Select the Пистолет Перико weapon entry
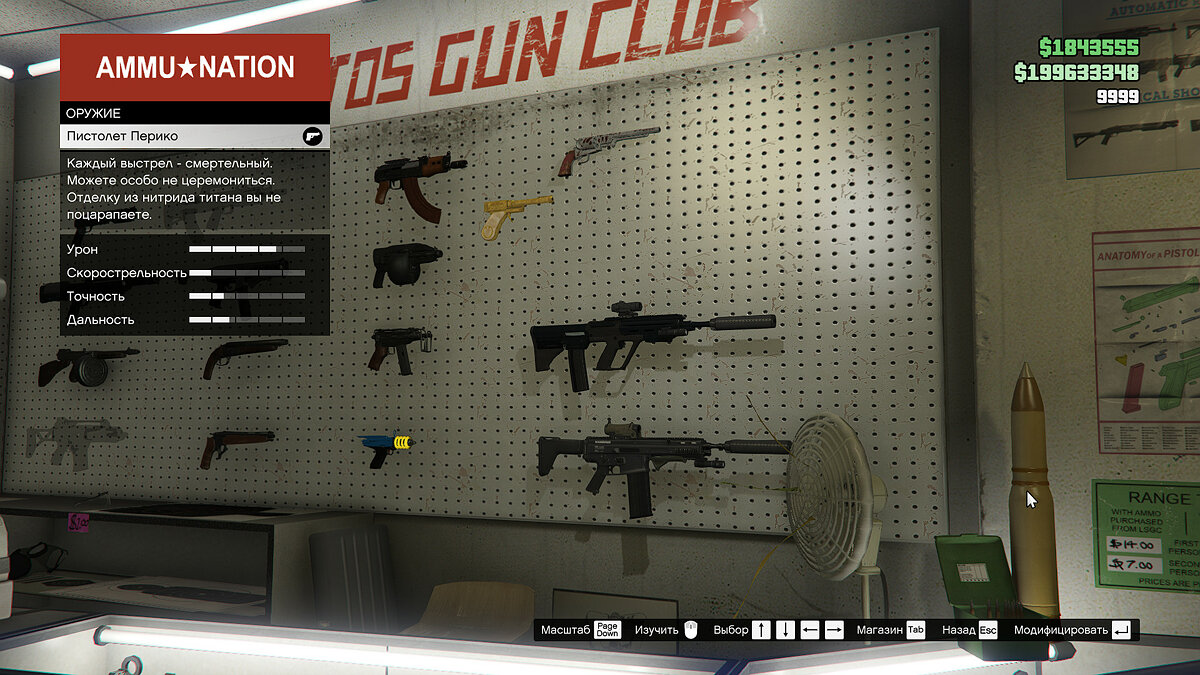This screenshot has width=1200, height=675. click(x=194, y=136)
